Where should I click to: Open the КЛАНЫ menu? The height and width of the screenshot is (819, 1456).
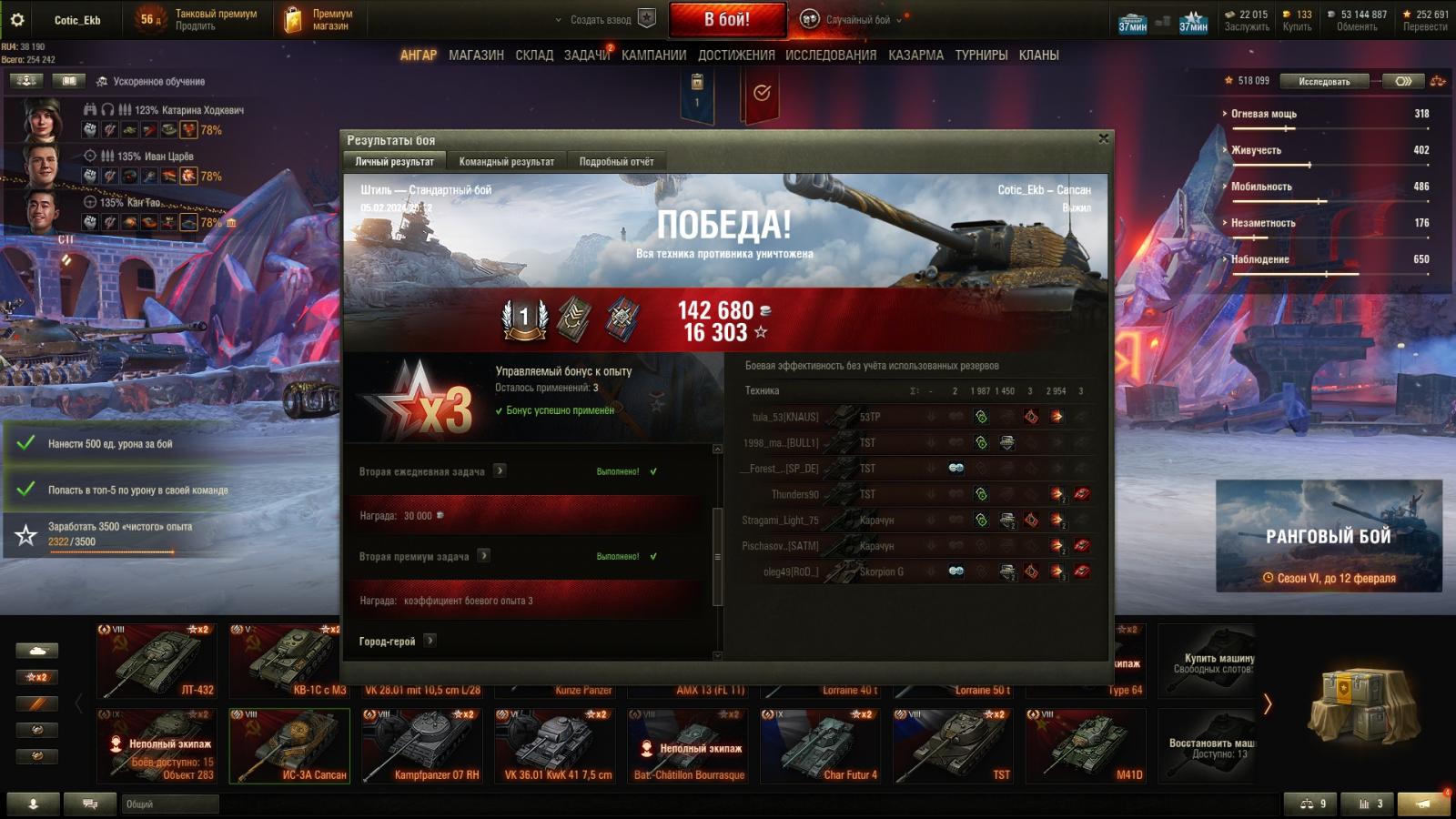coord(1038,56)
